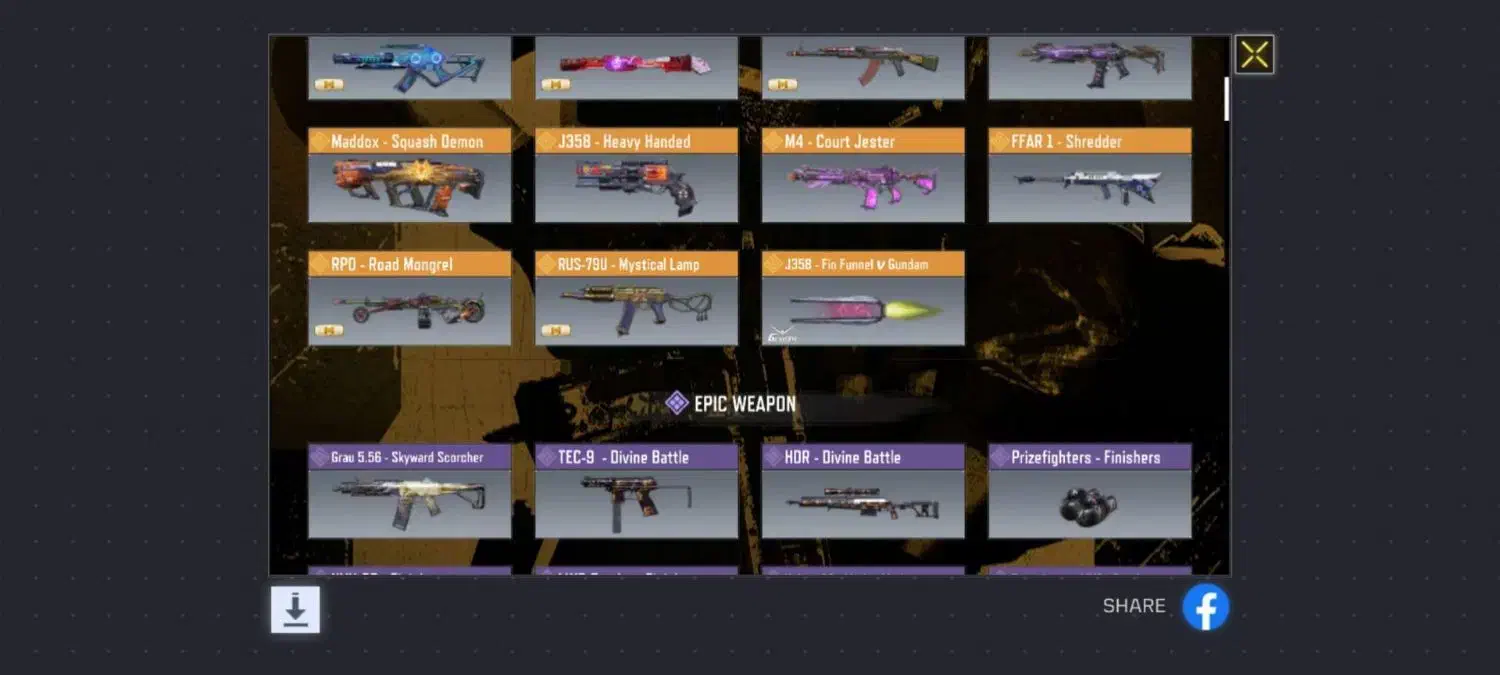The height and width of the screenshot is (675, 1500).
Task: Open the M4 - Court Jester card
Action: coord(863,176)
